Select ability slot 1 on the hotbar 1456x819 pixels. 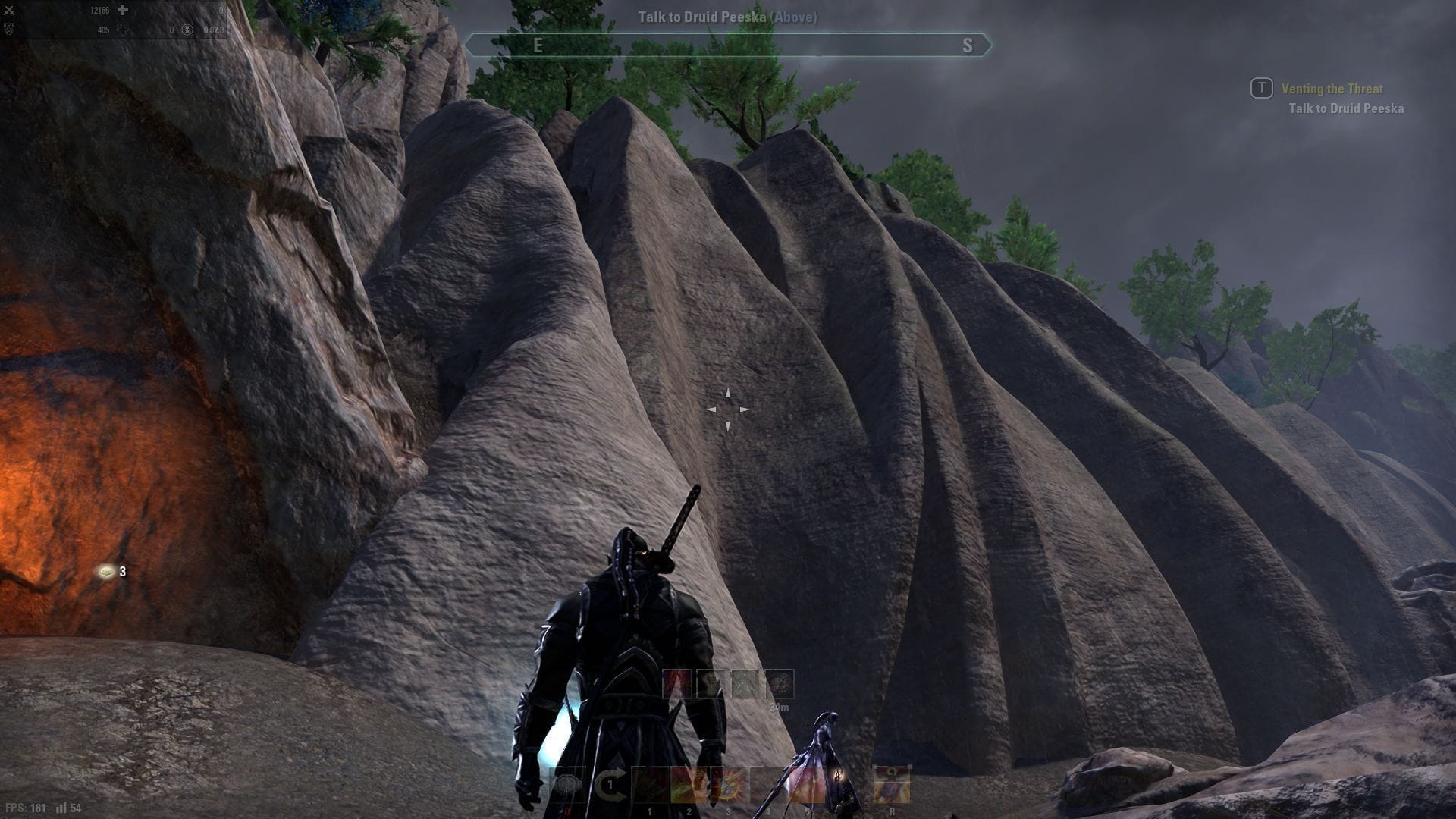649,785
